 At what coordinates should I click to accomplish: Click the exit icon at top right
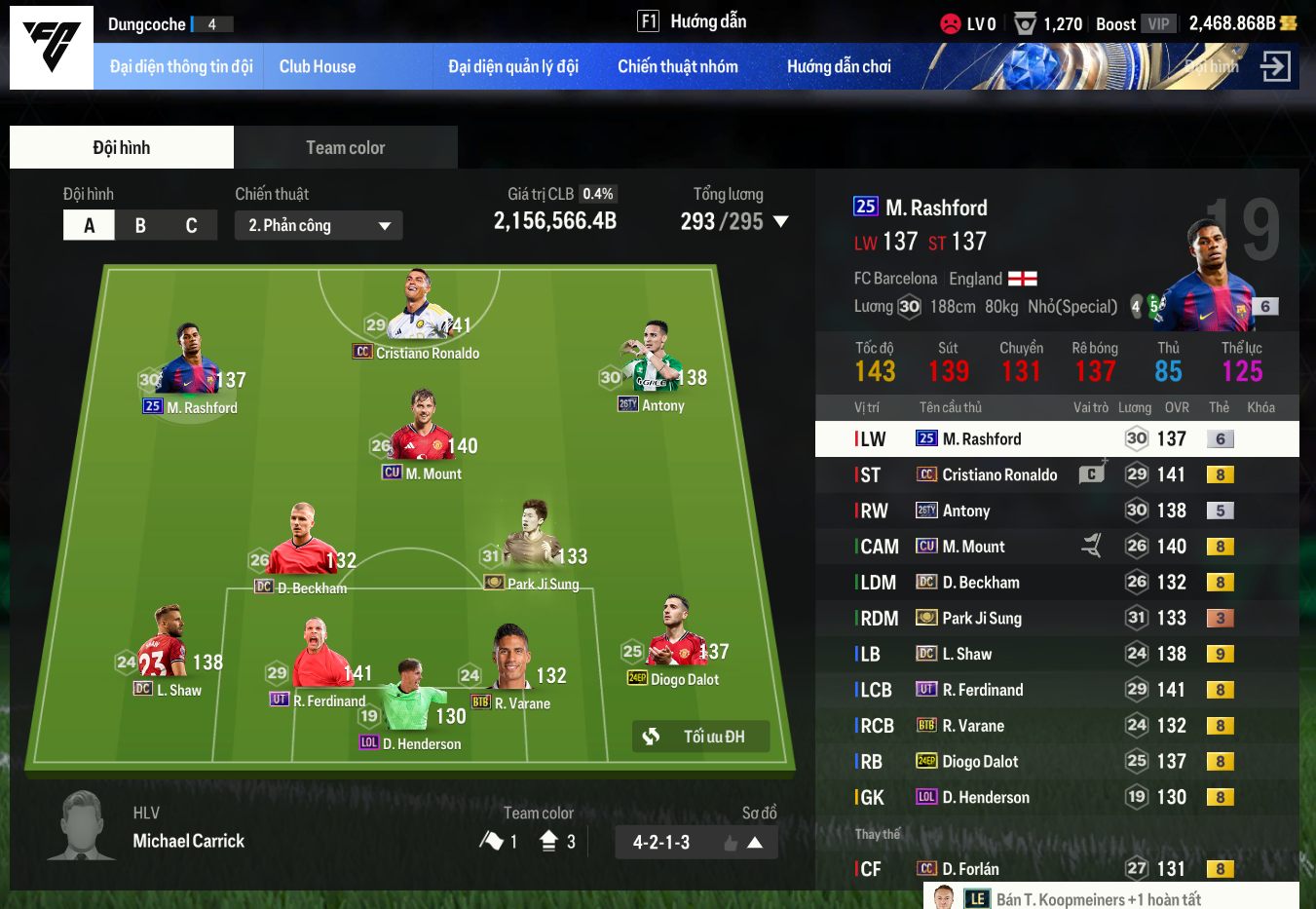(x=1275, y=66)
